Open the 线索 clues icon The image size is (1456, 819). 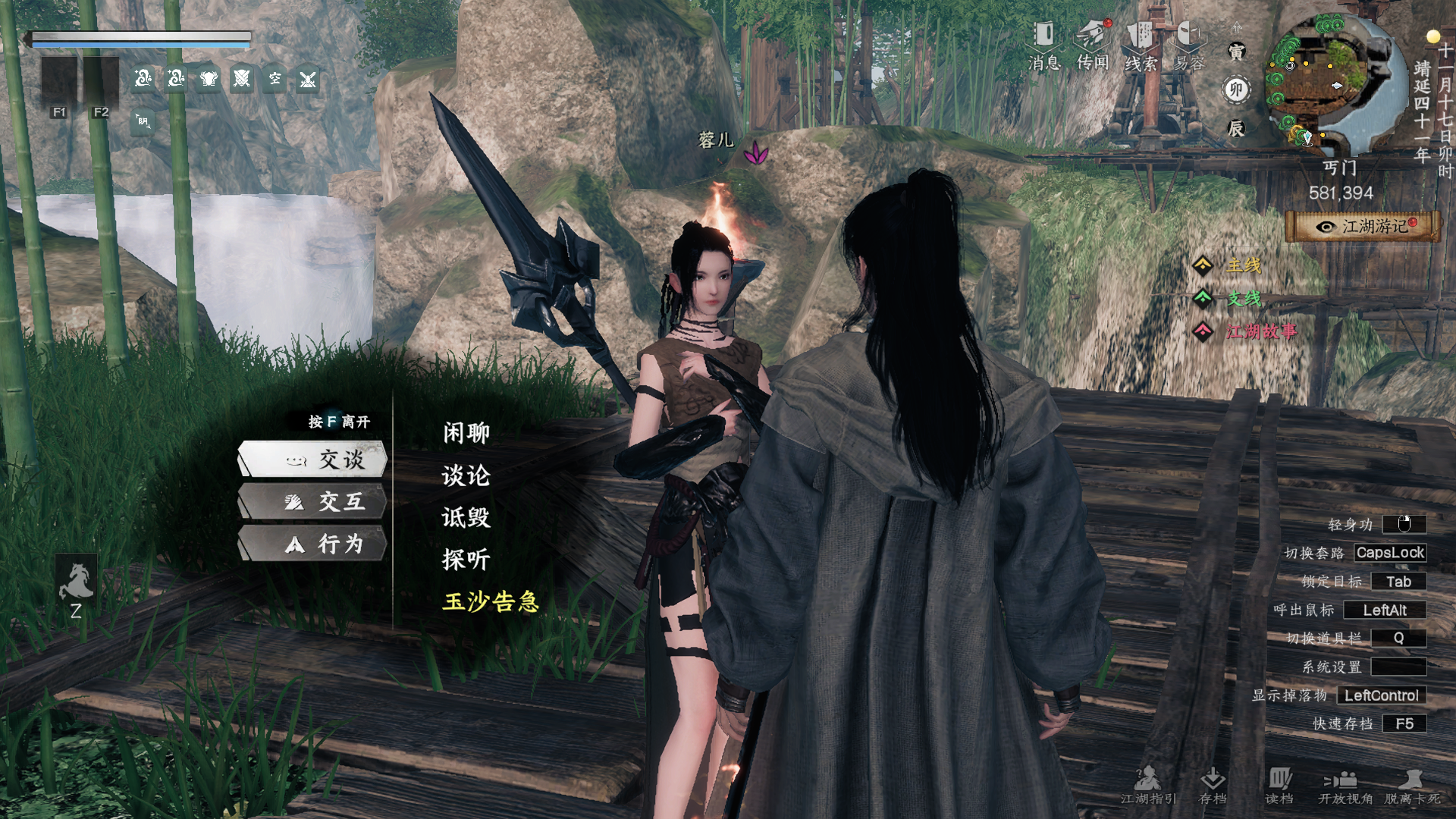pos(1141,45)
